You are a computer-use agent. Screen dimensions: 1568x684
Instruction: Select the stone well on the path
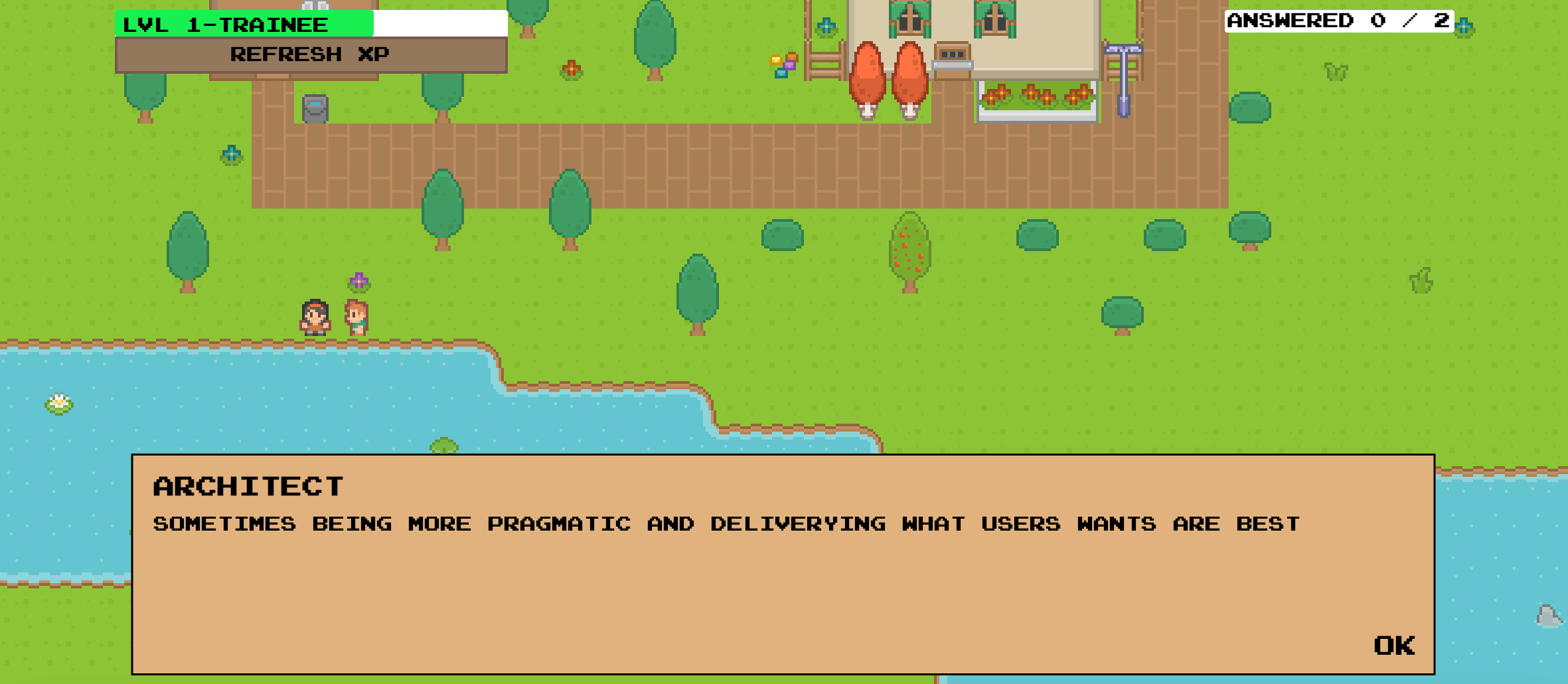click(x=315, y=109)
